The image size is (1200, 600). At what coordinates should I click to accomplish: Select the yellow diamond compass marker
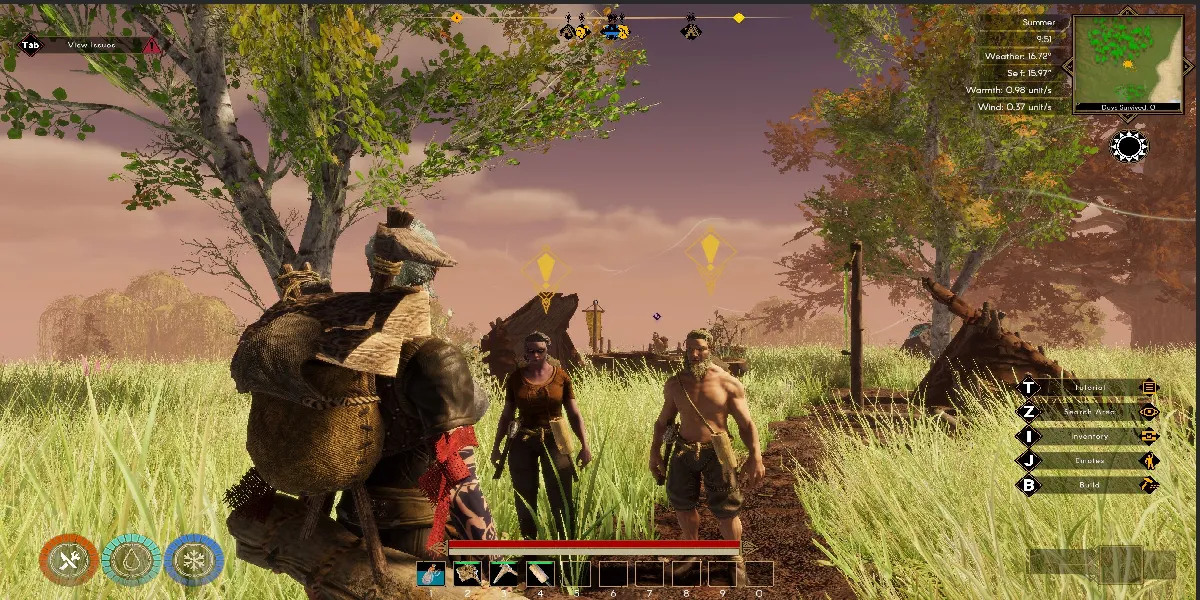(739, 18)
